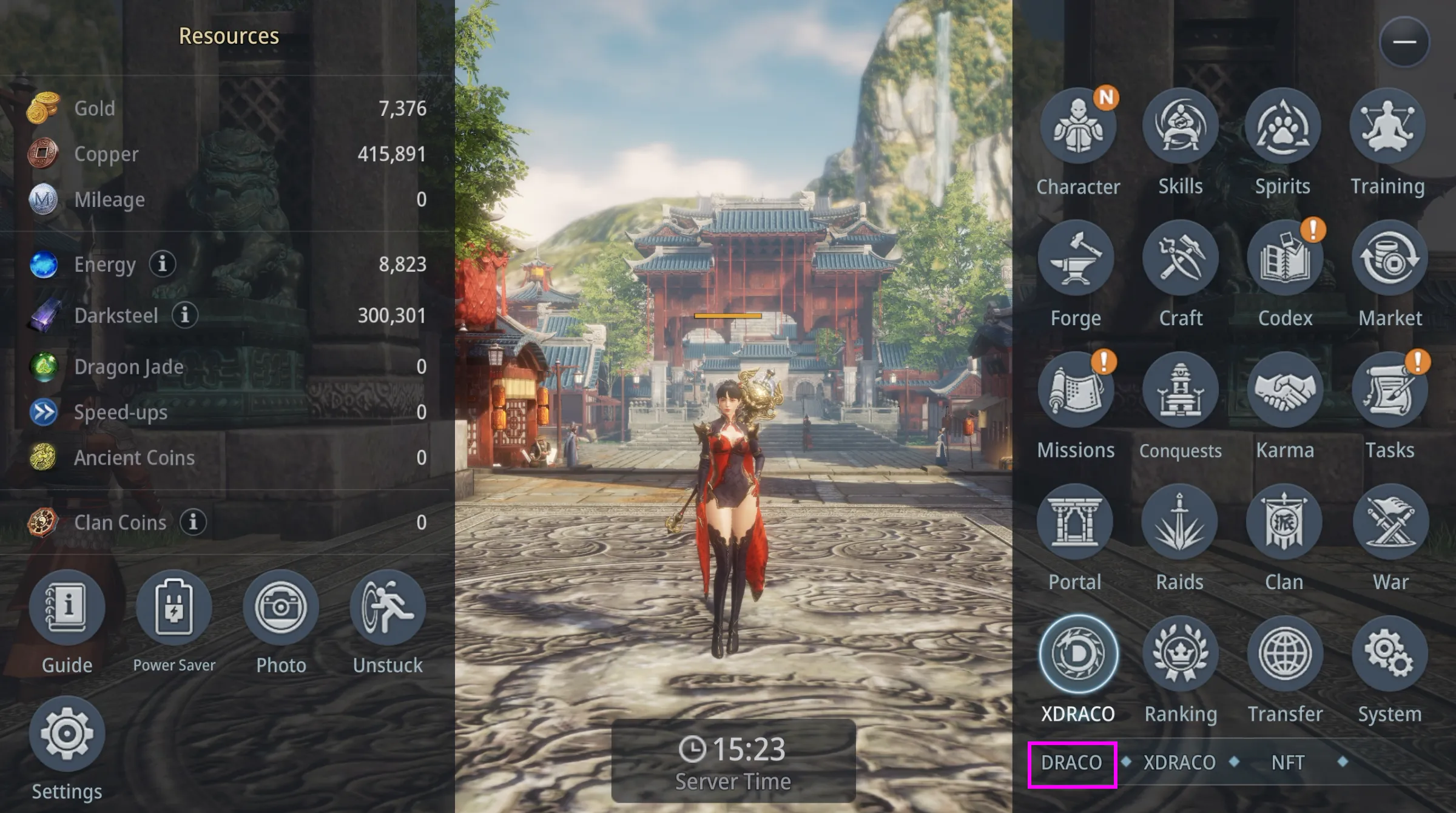
Task: Use the Unstuck button
Action: click(388, 608)
